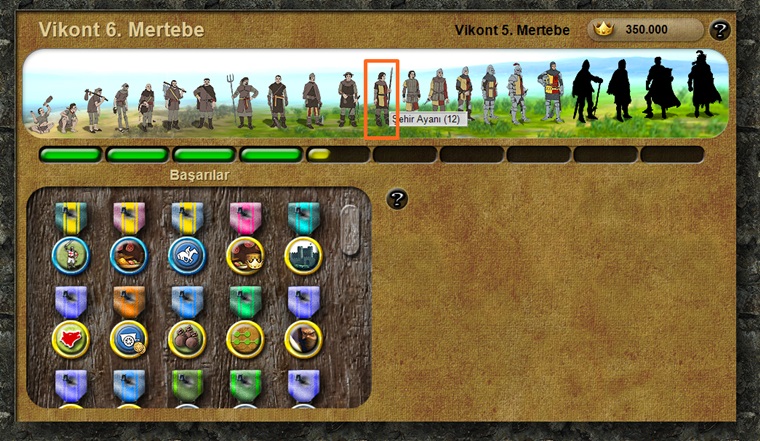Image resolution: width=760 pixels, height=441 pixels.
Task: Select the red territory map medal
Action: (71, 338)
